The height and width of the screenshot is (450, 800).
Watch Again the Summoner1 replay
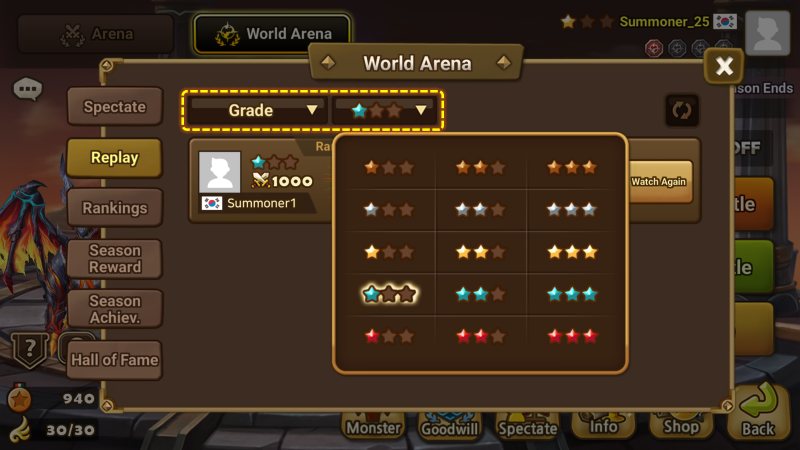pos(661,182)
